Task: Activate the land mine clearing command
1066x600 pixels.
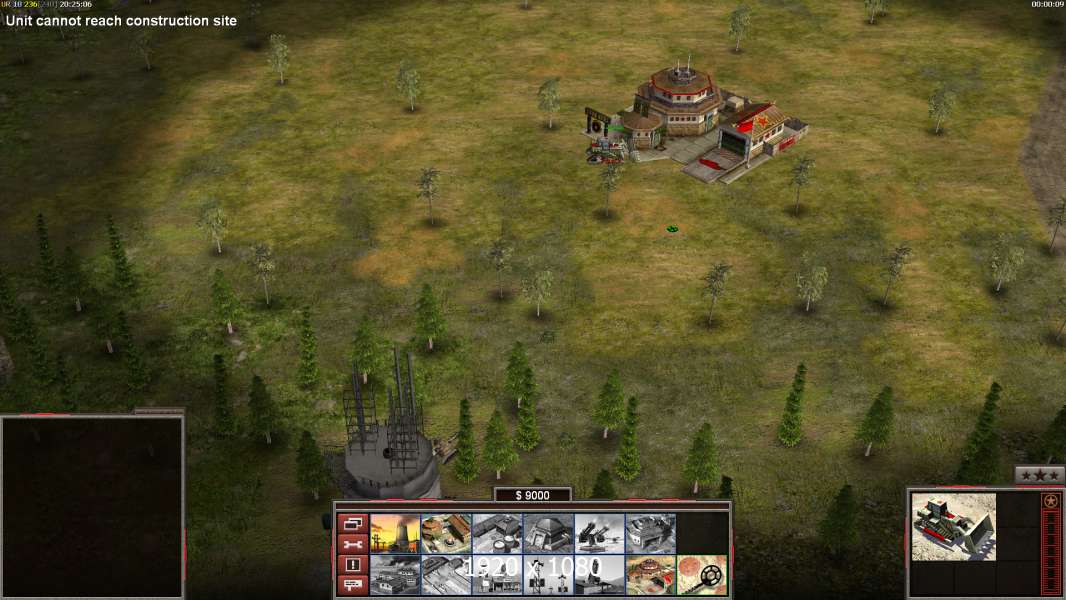Action: (701, 575)
